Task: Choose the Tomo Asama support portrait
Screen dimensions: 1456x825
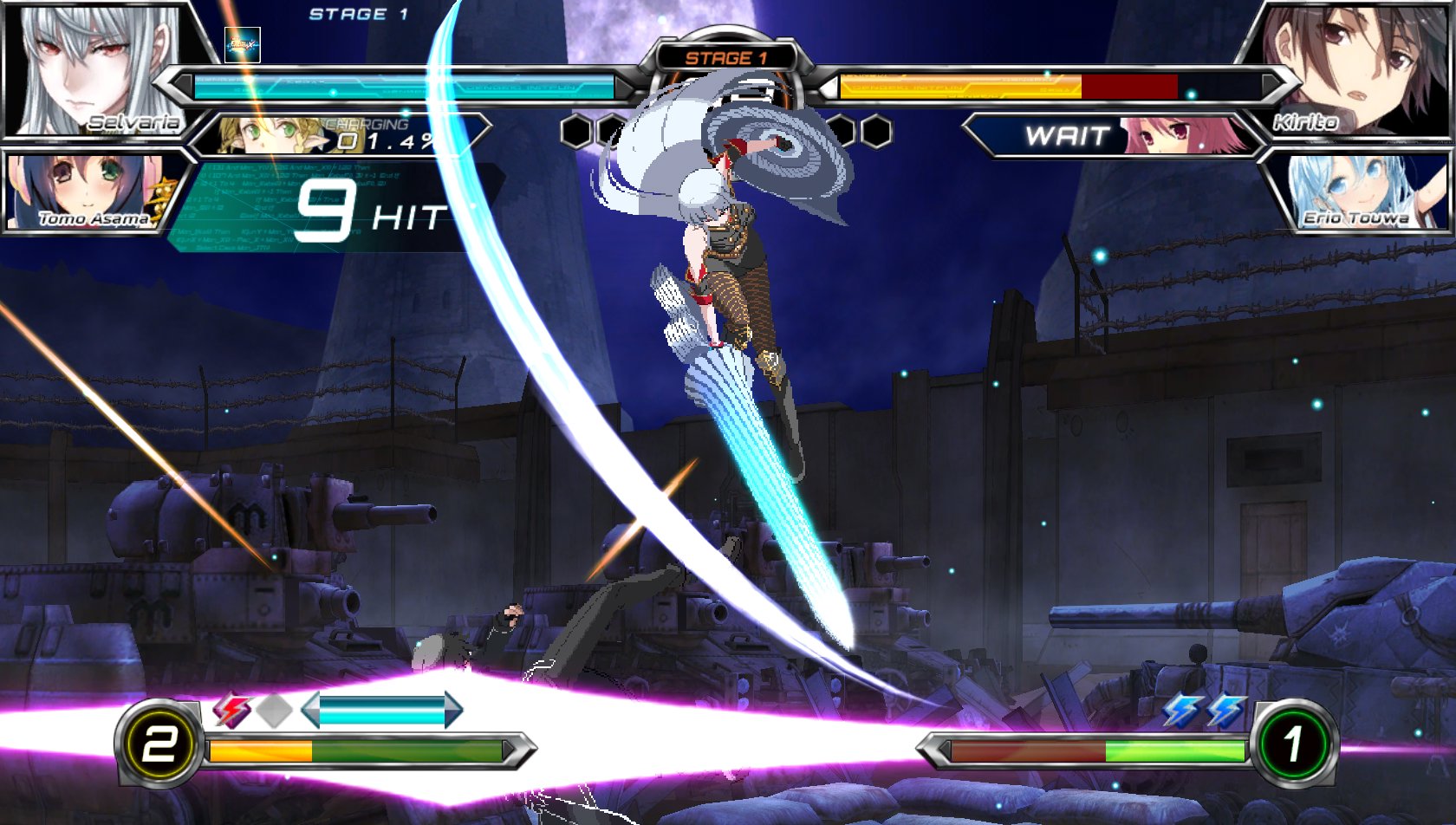Action: [87, 192]
